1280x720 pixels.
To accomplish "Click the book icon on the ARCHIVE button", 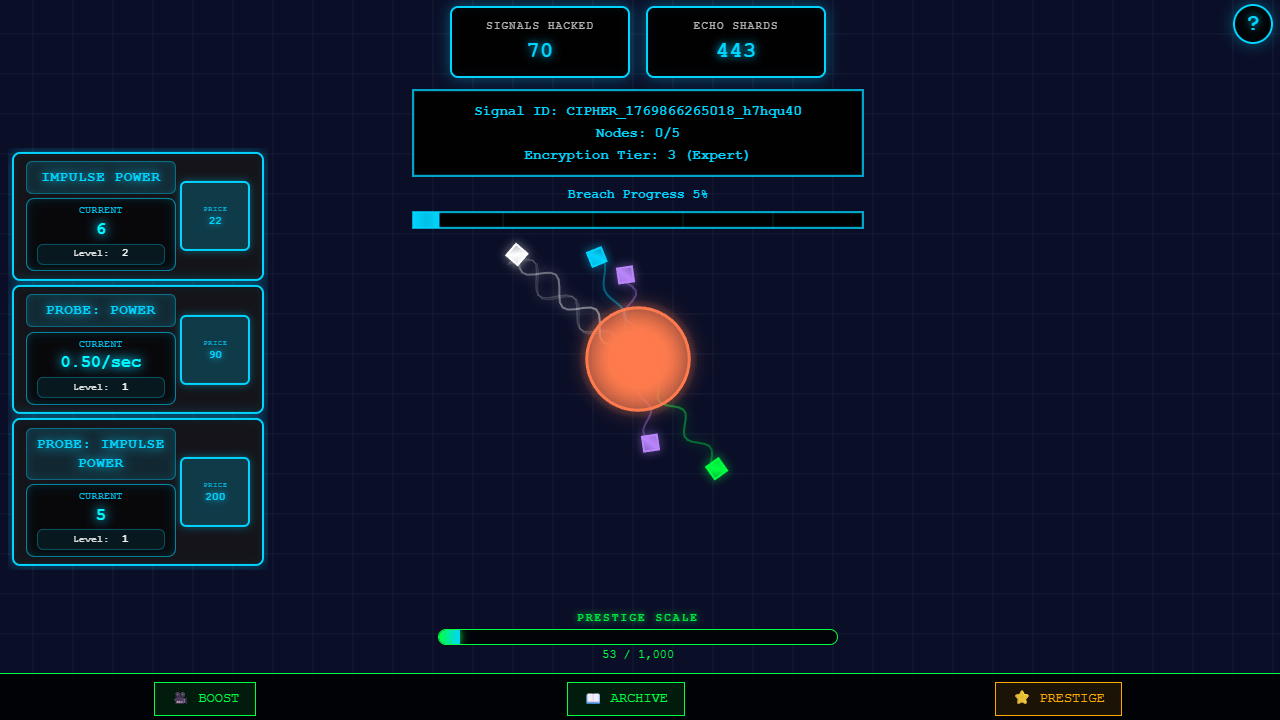I will 594,698.
